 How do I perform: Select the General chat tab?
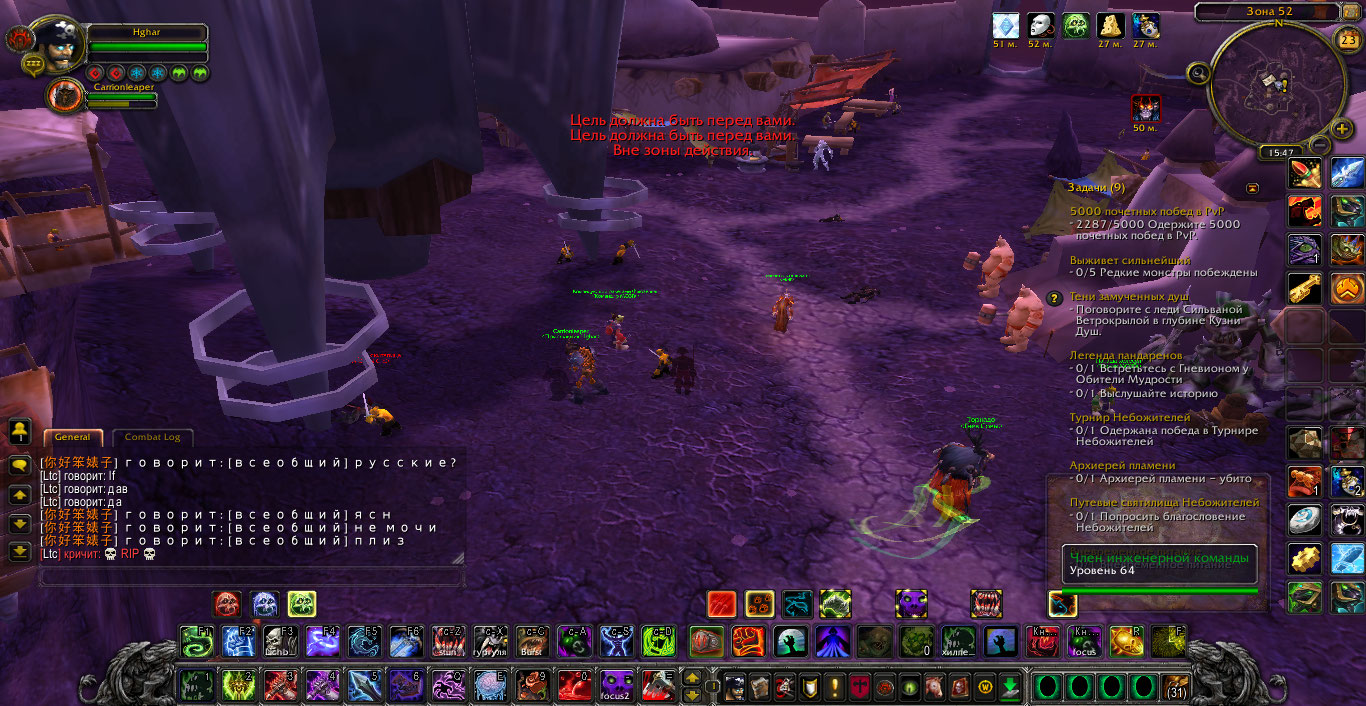click(73, 437)
